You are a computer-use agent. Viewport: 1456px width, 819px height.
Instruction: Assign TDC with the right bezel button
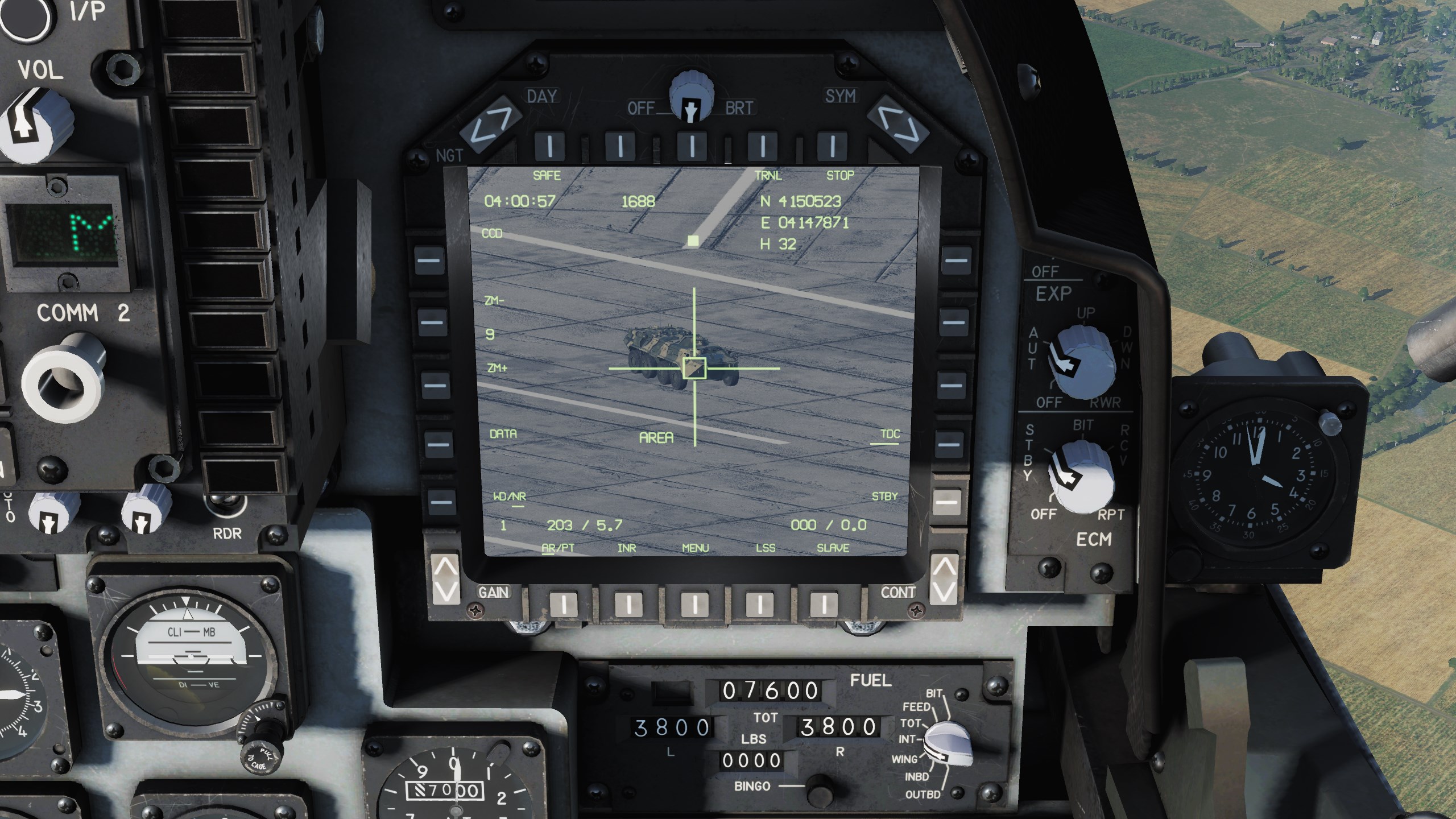click(x=949, y=443)
